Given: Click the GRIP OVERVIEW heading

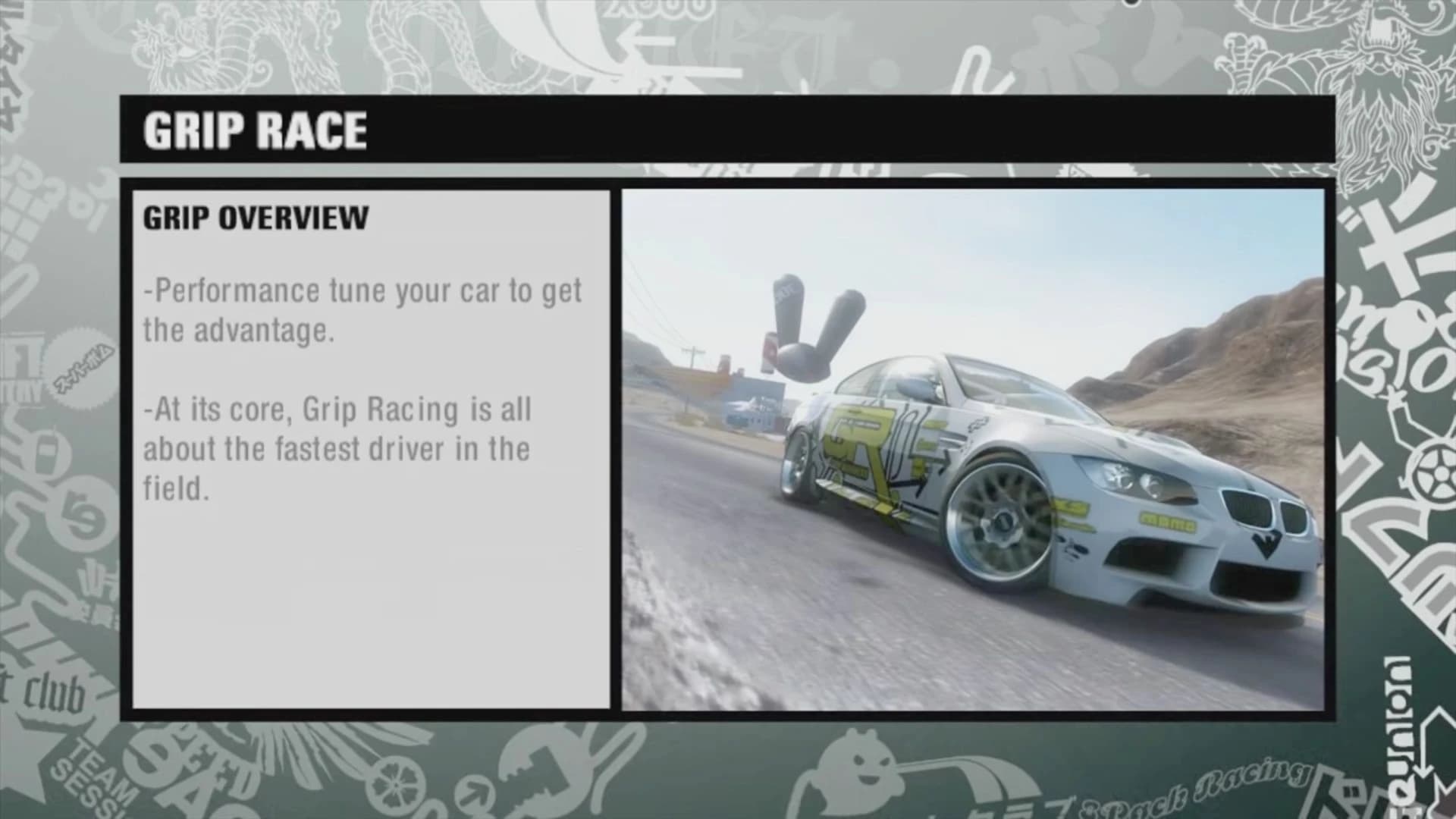Looking at the screenshot, I should click(255, 220).
